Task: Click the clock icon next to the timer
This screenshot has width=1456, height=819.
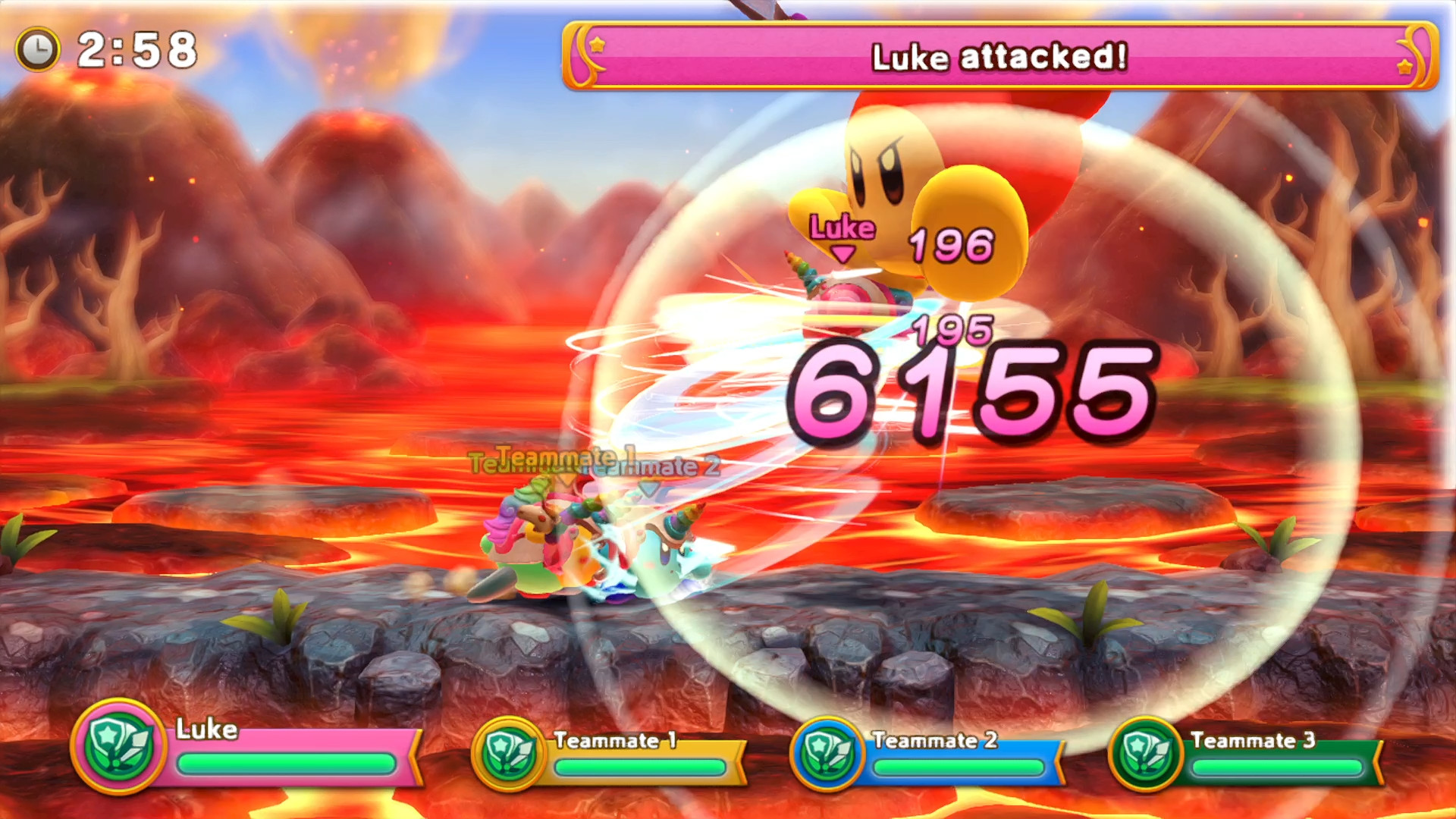Action: click(39, 47)
